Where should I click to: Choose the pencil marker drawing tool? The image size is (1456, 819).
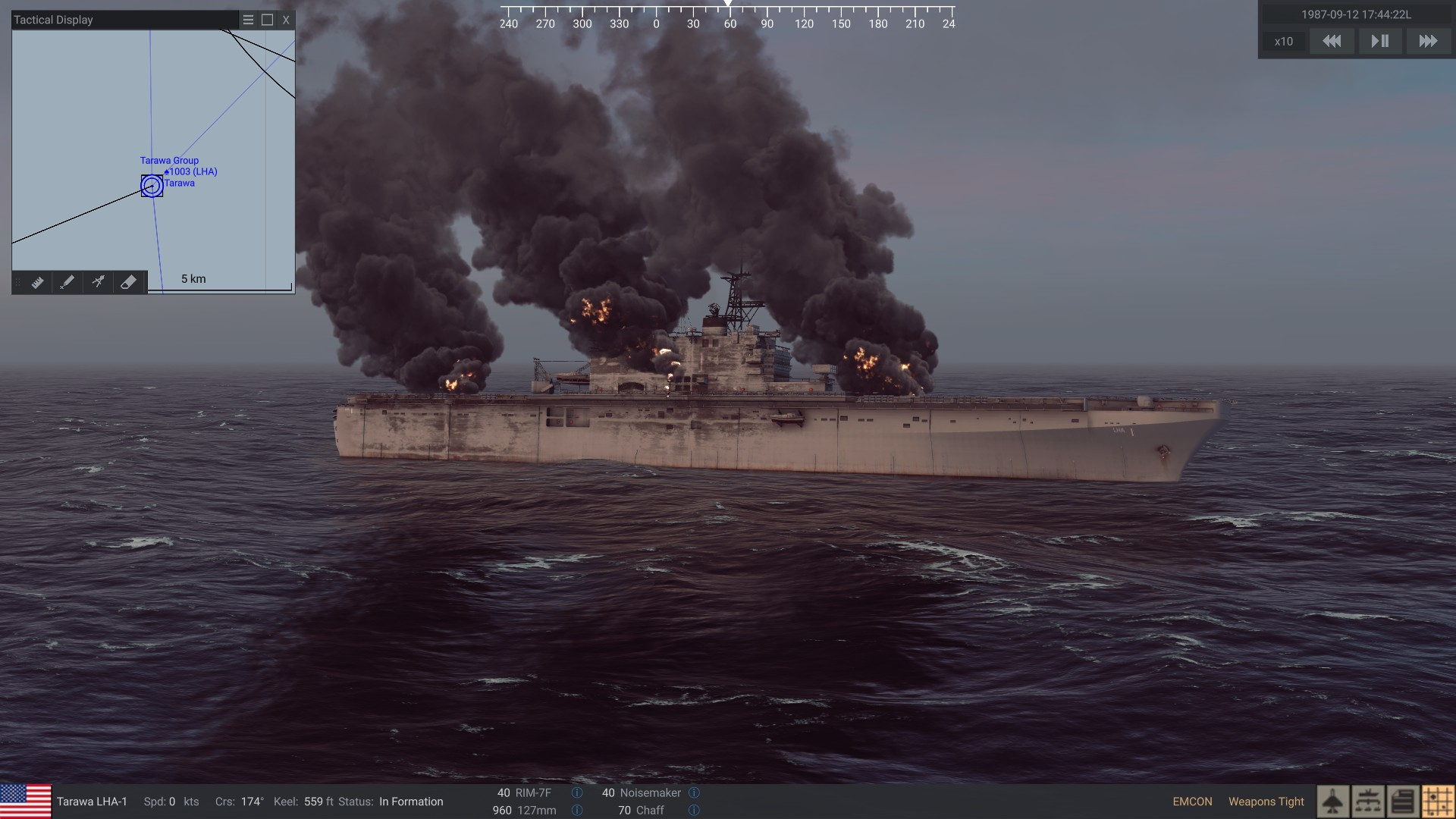(x=67, y=282)
